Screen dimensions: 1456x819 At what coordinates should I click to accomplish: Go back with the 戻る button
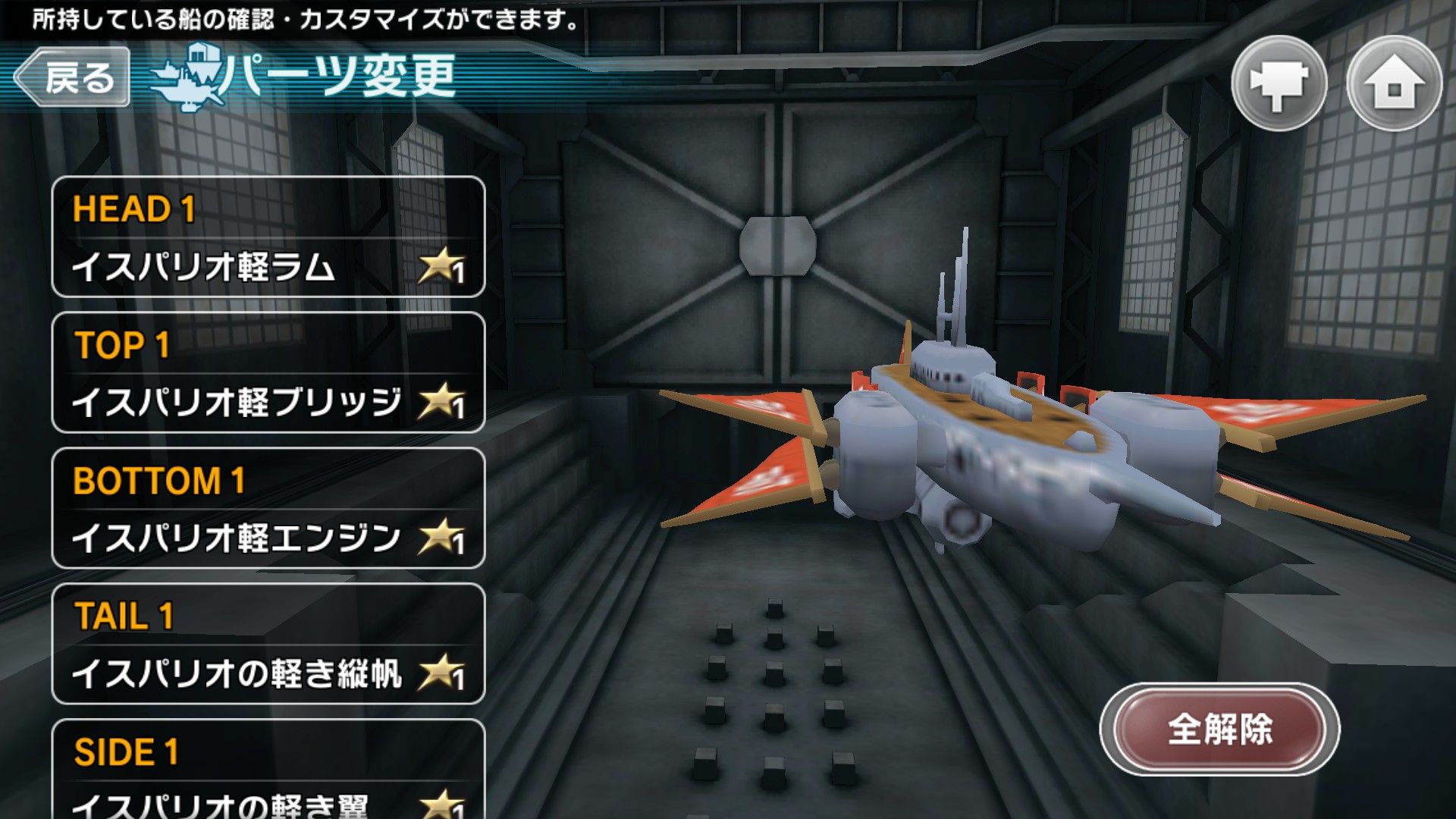tap(73, 77)
